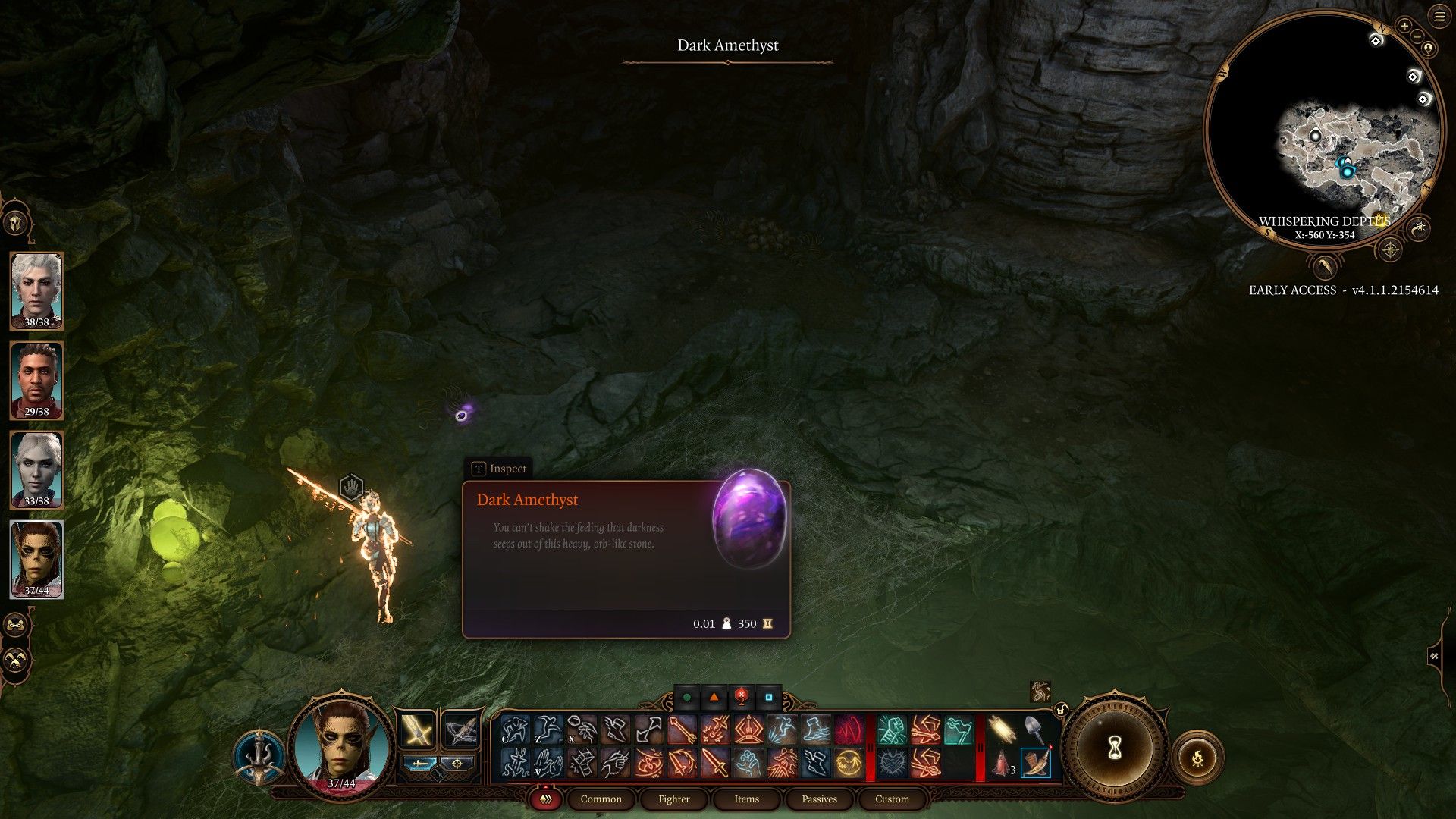Click the Whispering Depths minimap
This screenshot has width=1456, height=819.
point(1323,129)
